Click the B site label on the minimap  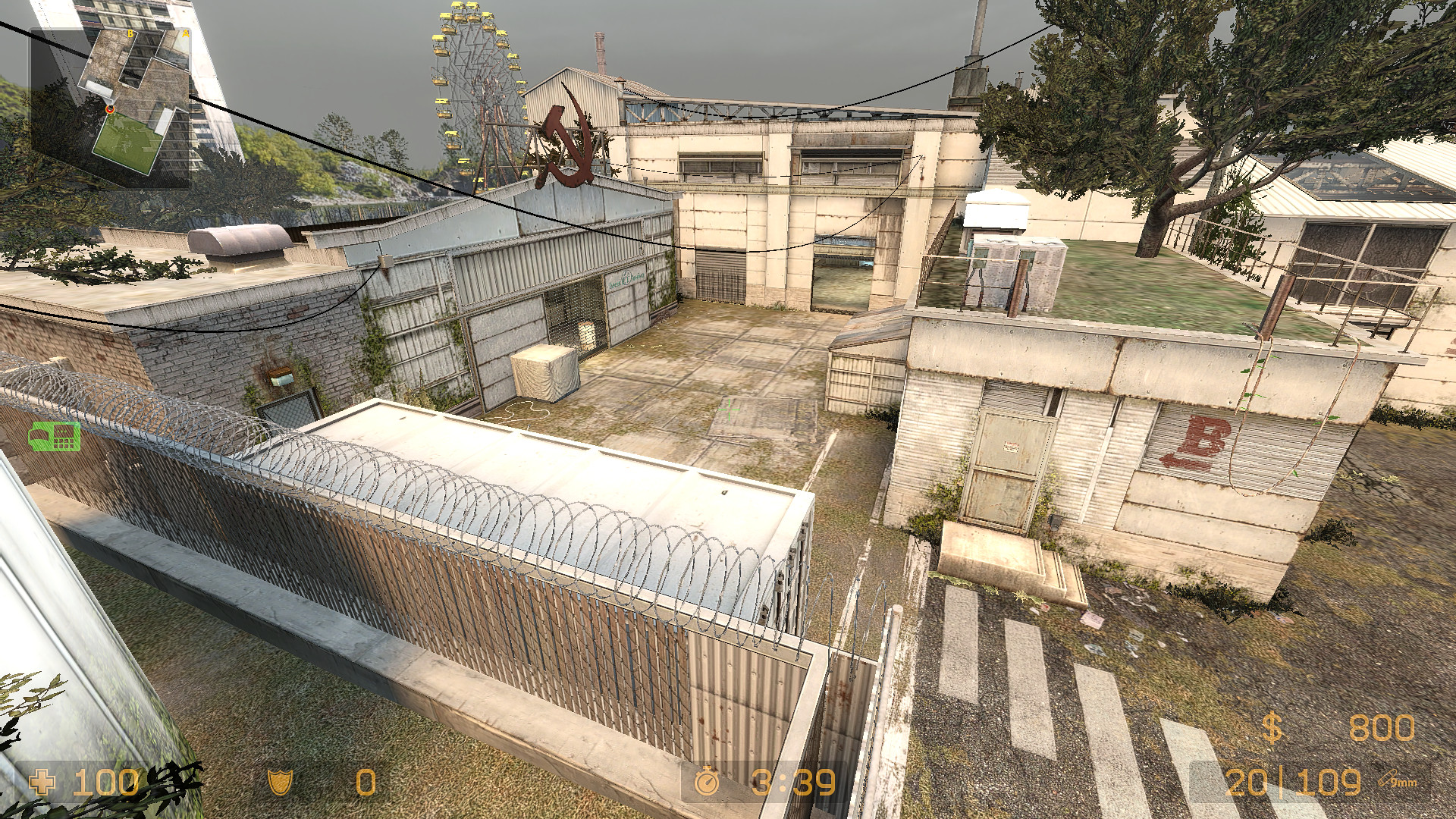130,33
